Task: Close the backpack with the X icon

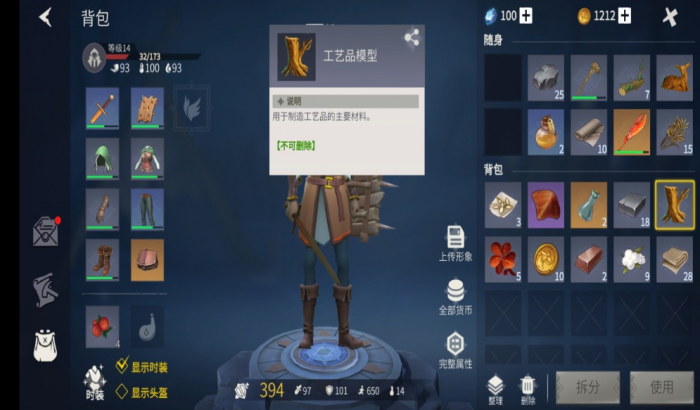Action: (x=670, y=16)
